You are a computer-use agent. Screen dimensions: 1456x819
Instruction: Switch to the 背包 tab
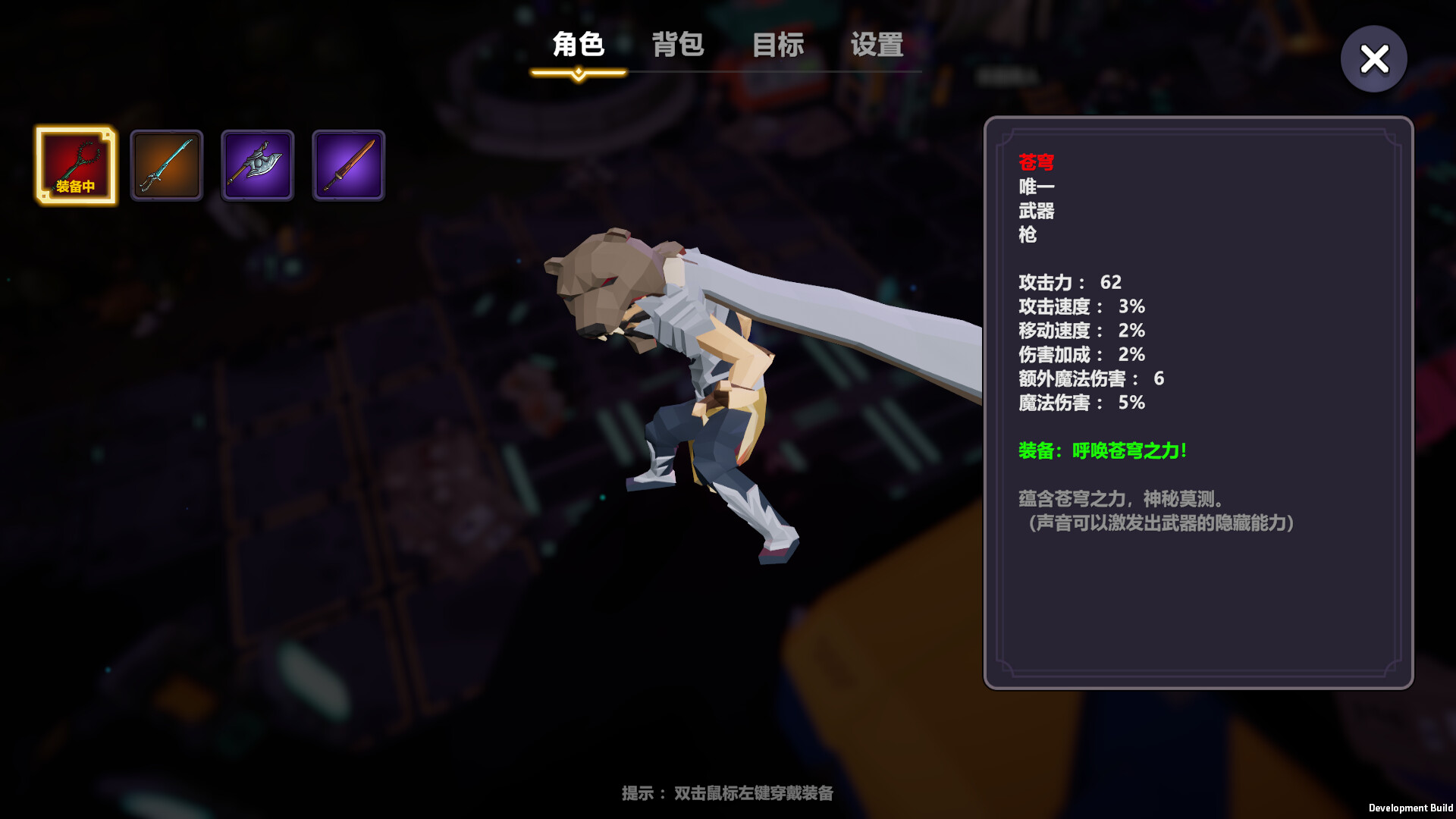coord(678,45)
